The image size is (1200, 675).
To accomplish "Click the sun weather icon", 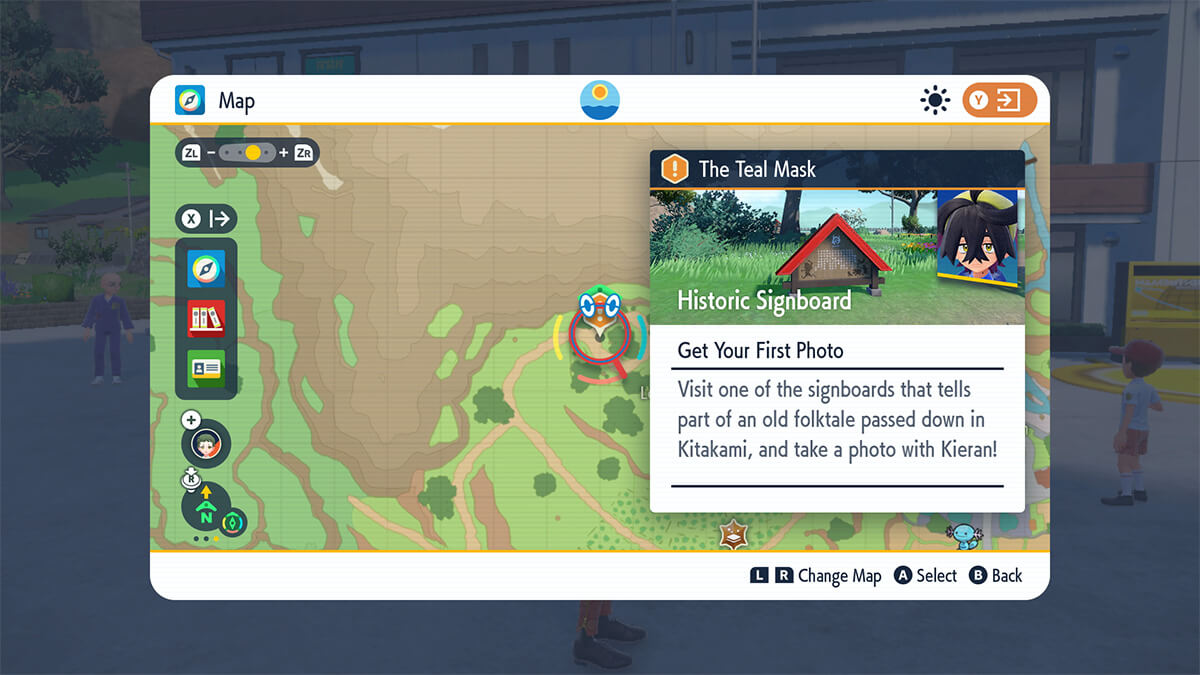I will pos(935,100).
